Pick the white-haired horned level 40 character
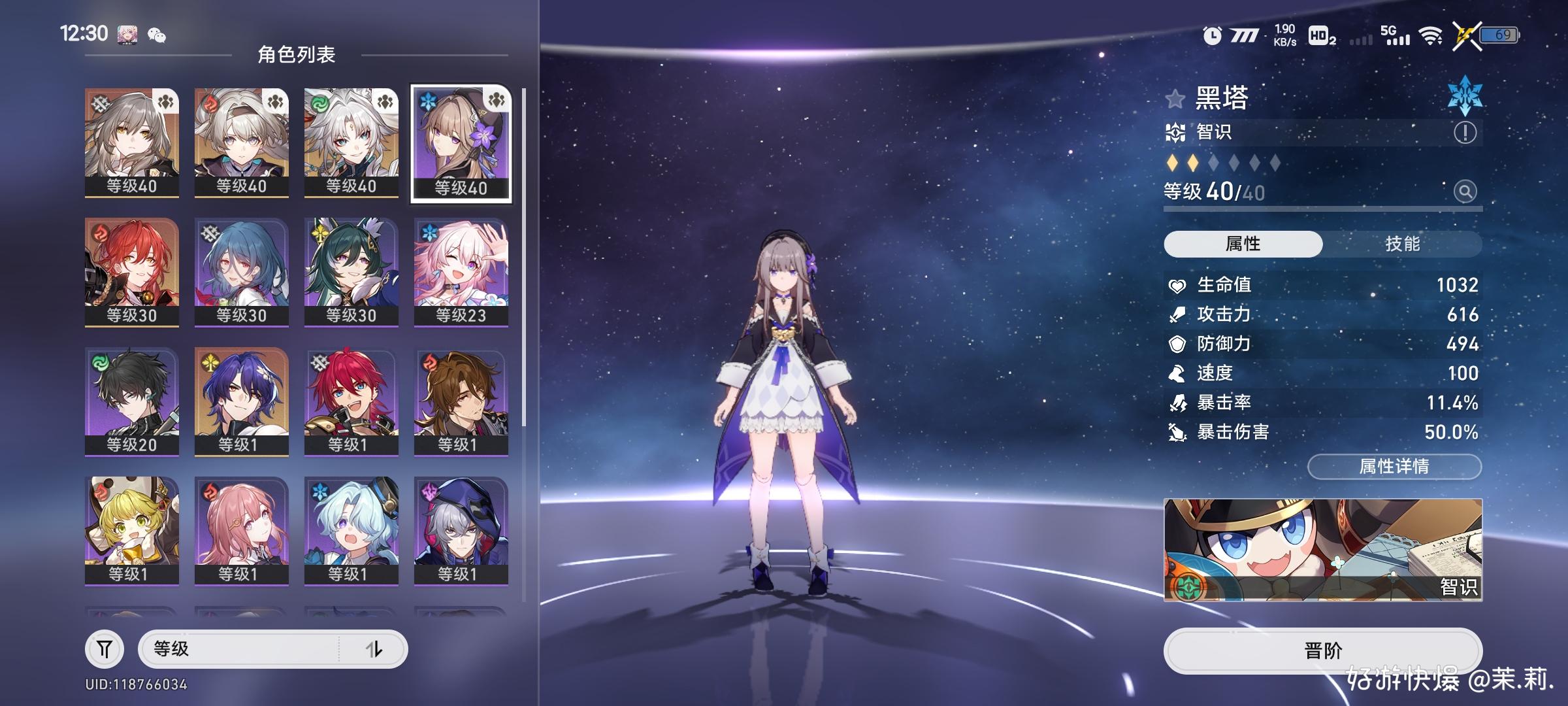Screen dimensions: 1568x706 tap(351, 142)
